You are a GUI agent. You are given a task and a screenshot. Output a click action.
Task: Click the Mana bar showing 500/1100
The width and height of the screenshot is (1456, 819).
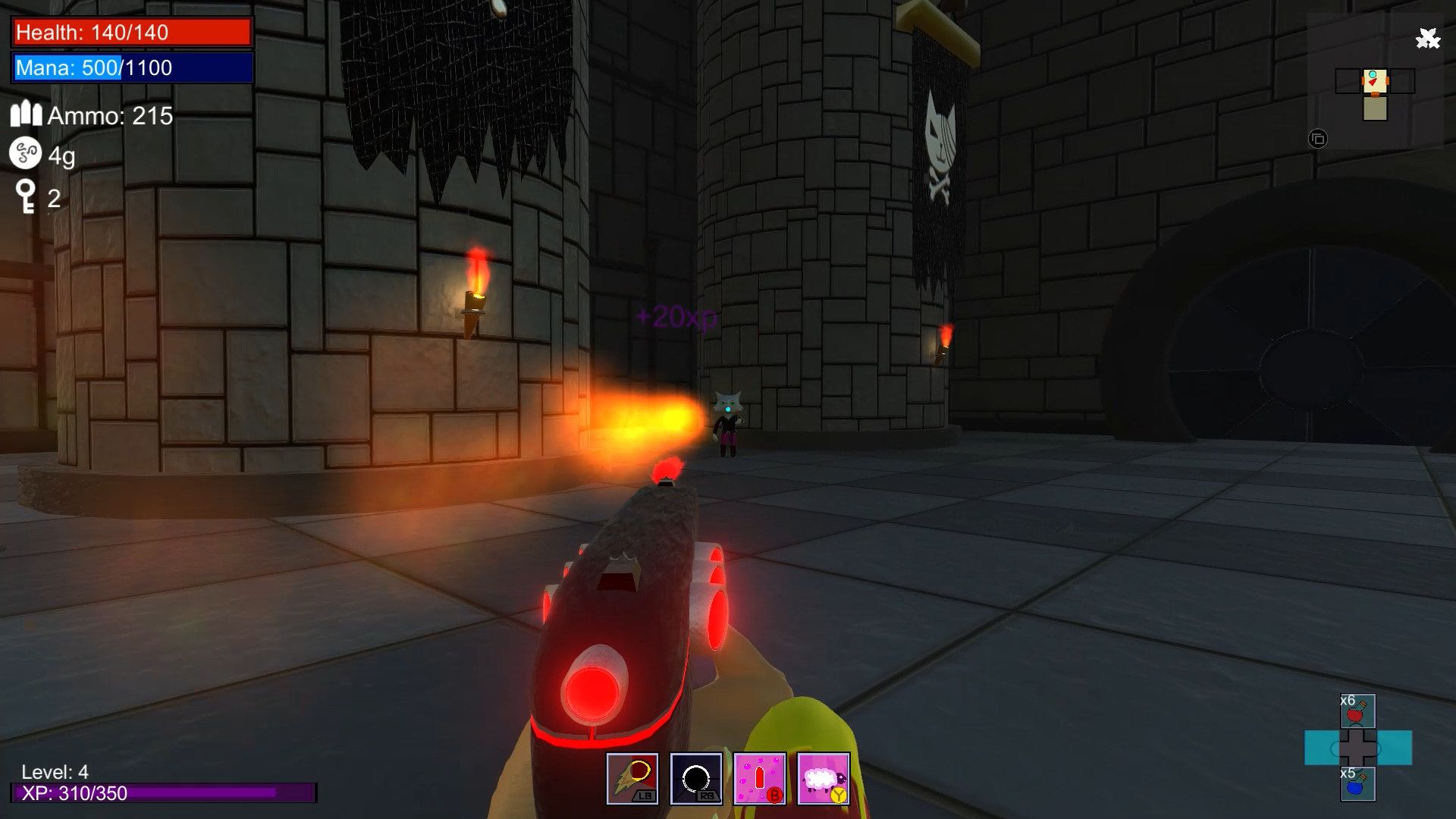click(x=130, y=68)
